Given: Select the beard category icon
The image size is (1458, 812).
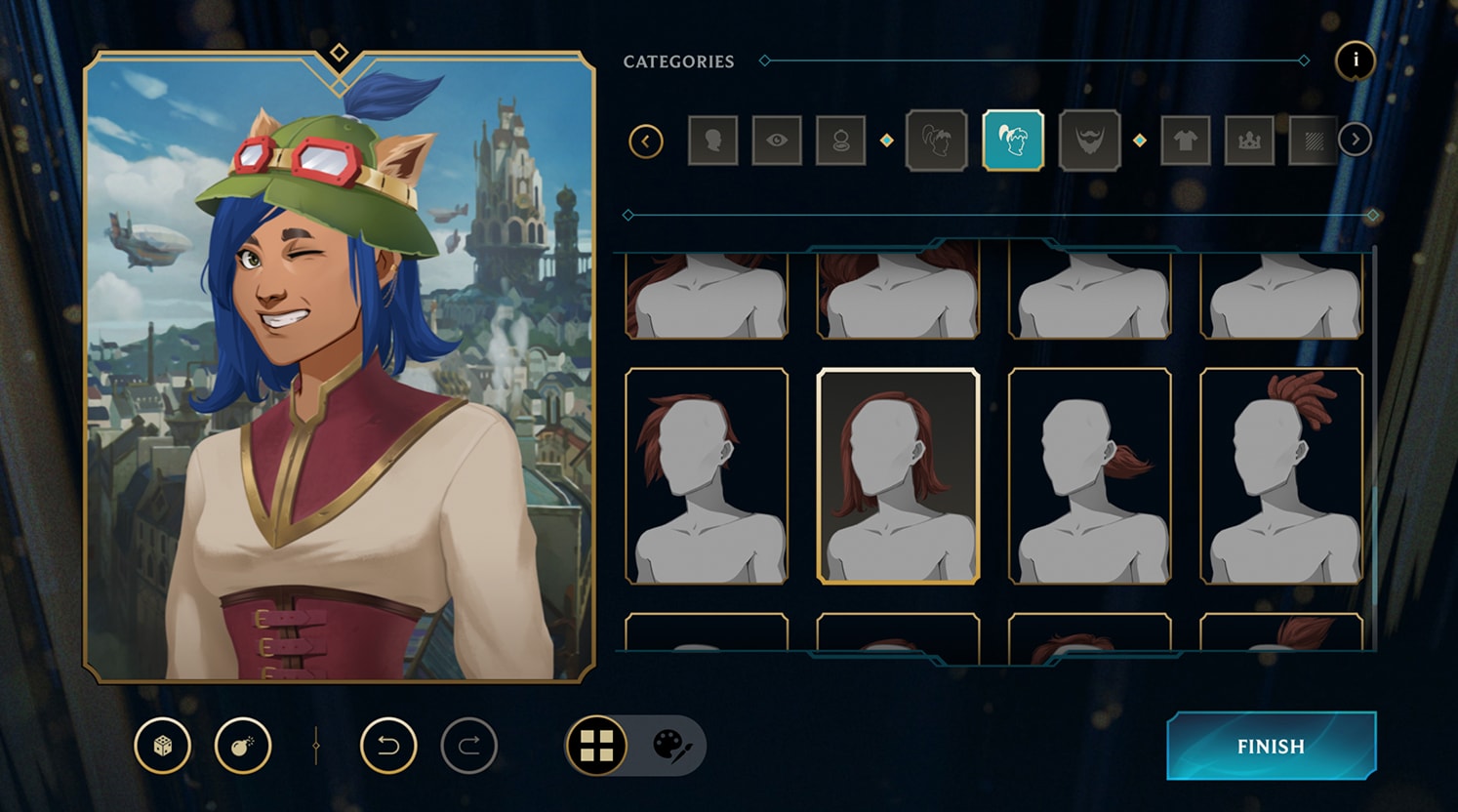Looking at the screenshot, I should [1089, 140].
